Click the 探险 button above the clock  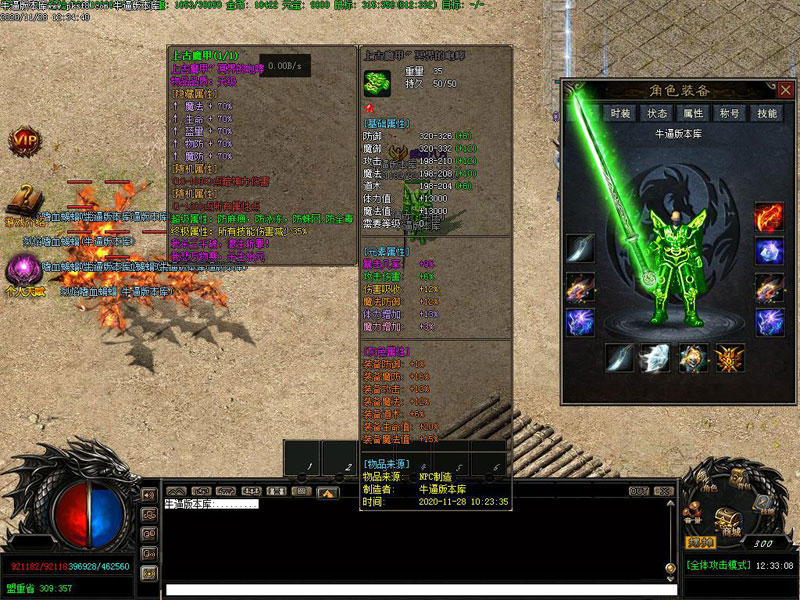pos(698,542)
